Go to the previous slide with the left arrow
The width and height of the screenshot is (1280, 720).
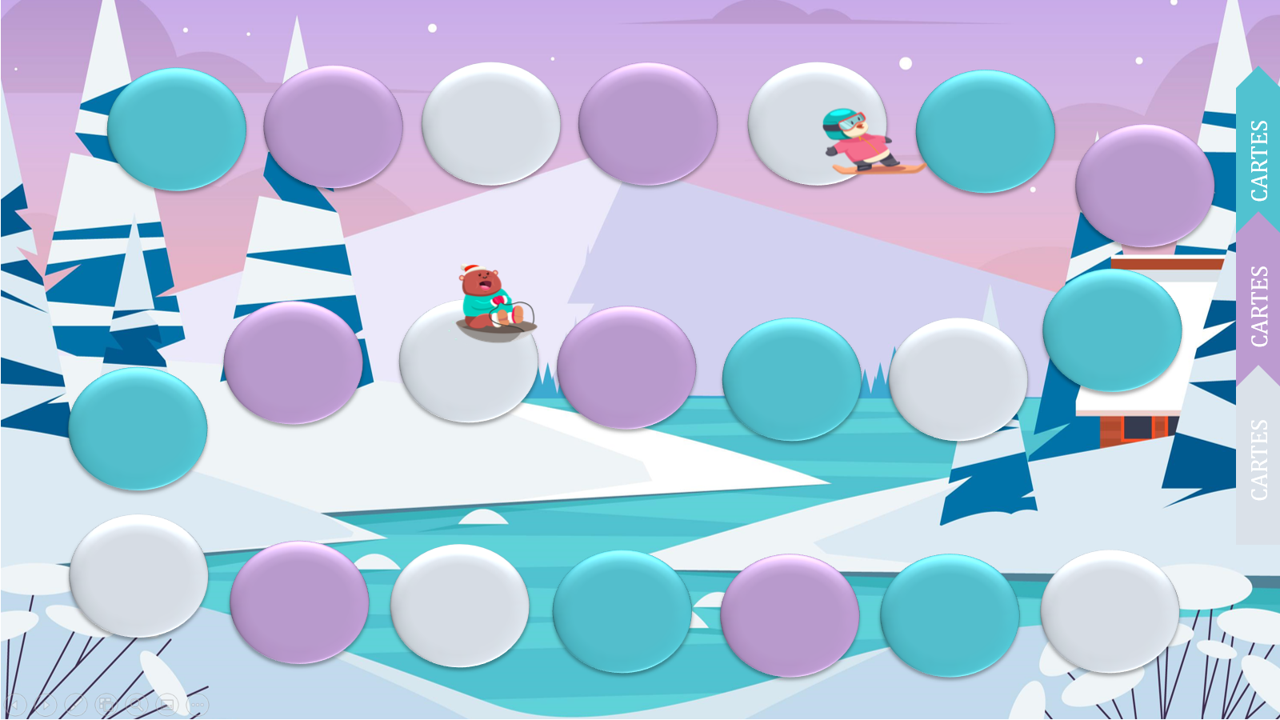(x=14, y=705)
